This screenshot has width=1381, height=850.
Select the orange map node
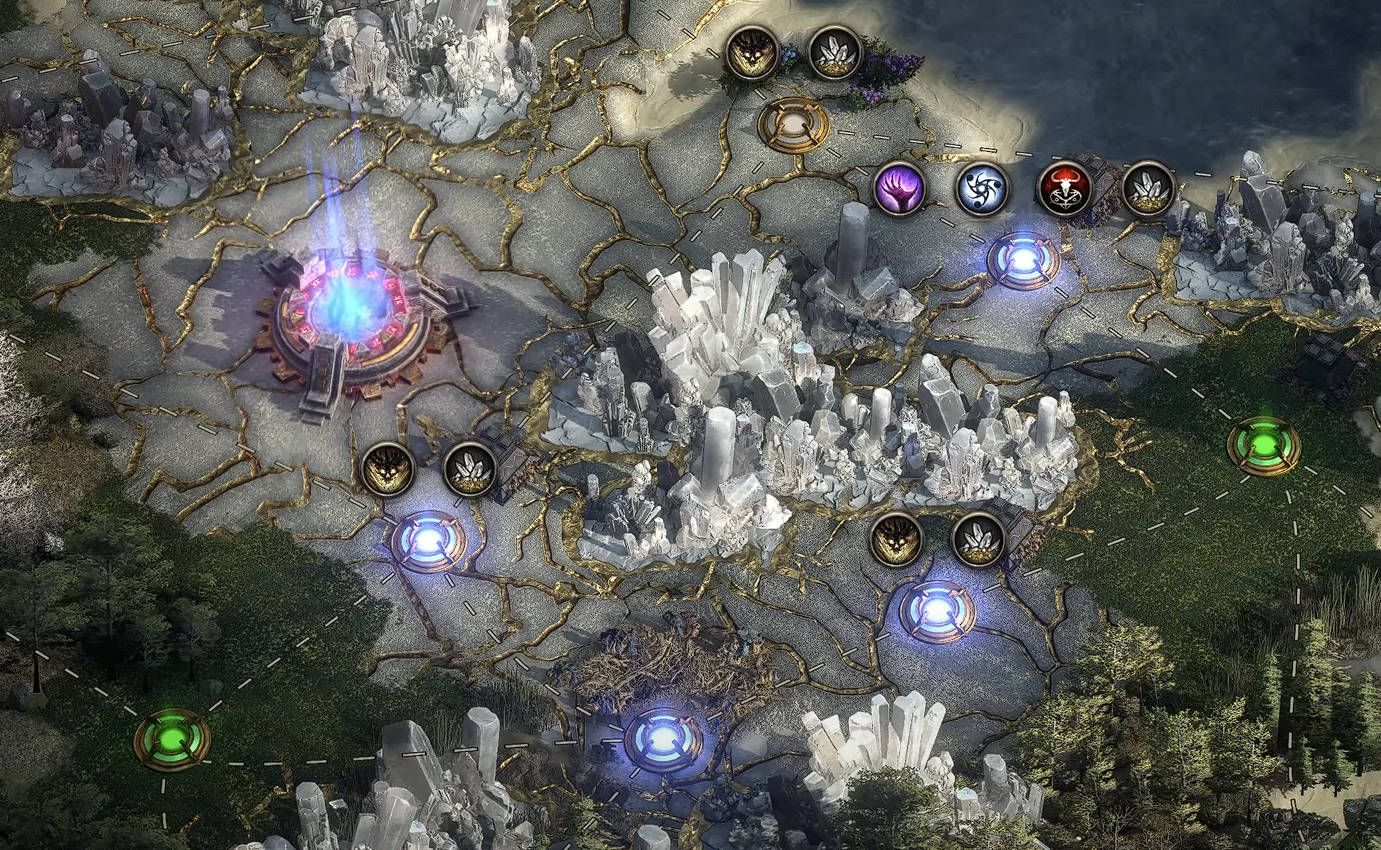click(793, 124)
